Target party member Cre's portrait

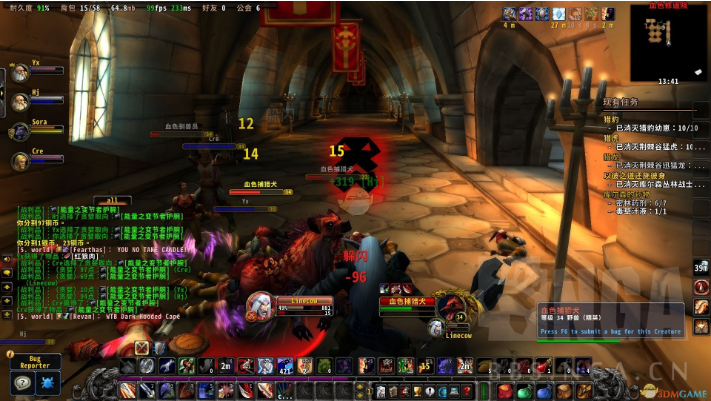click(20, 160)
